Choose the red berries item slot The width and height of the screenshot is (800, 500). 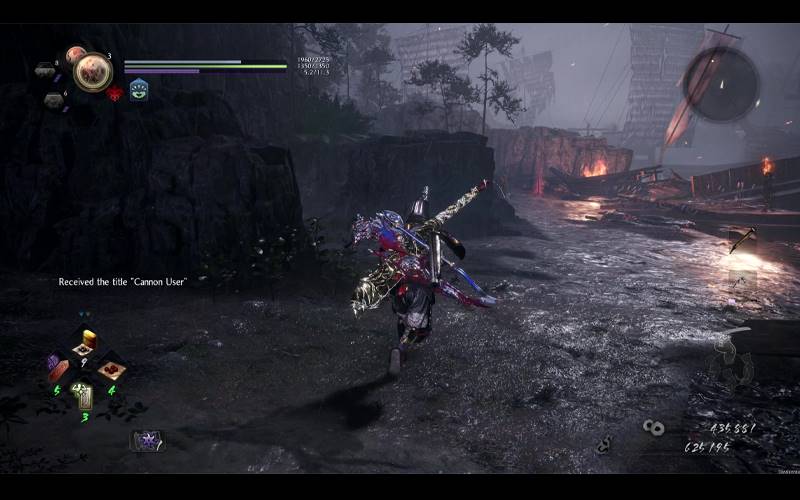[x=113, y=369]
